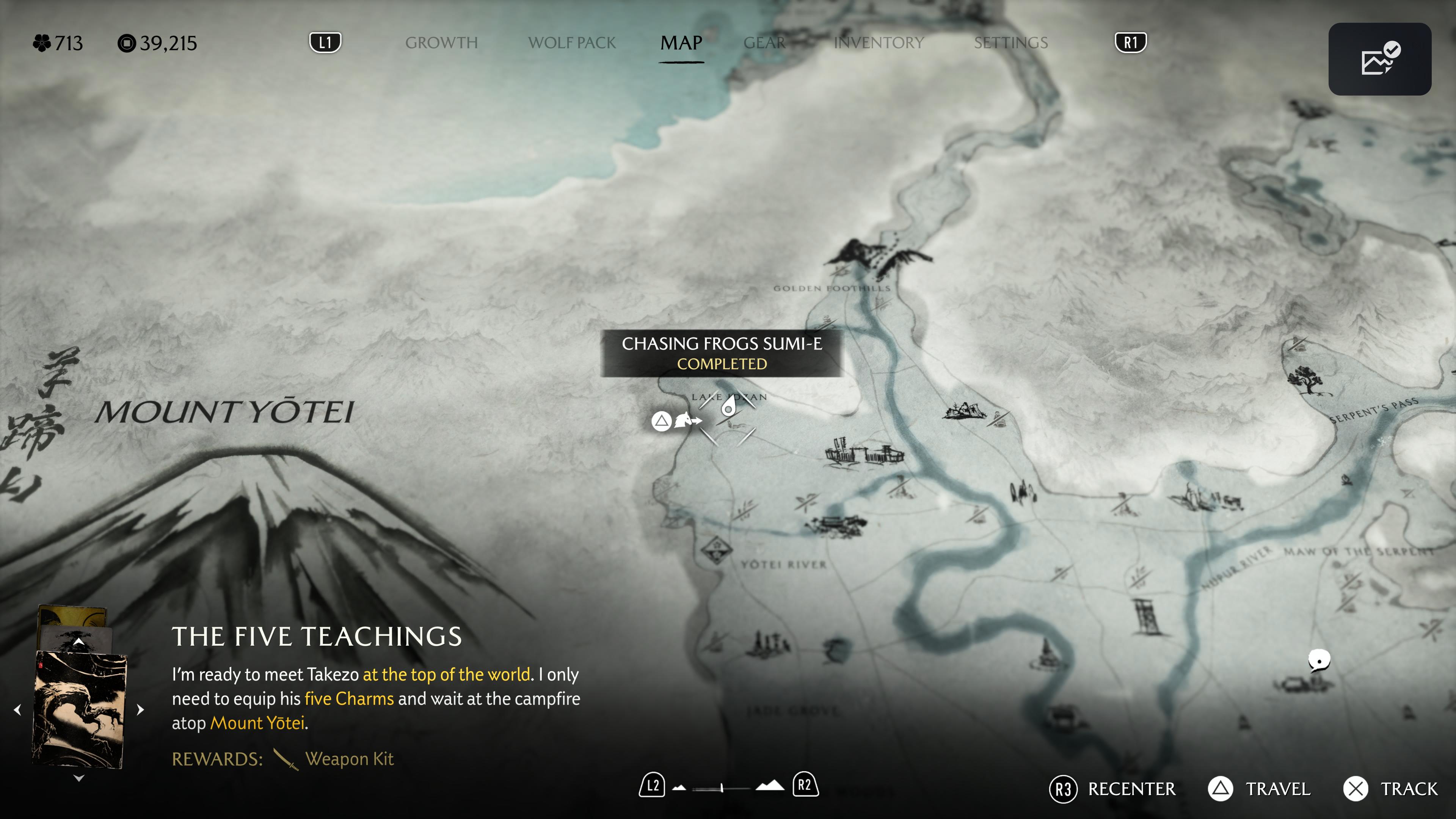
Task: Switch to the Settings tab
Action: point(1010,43)
